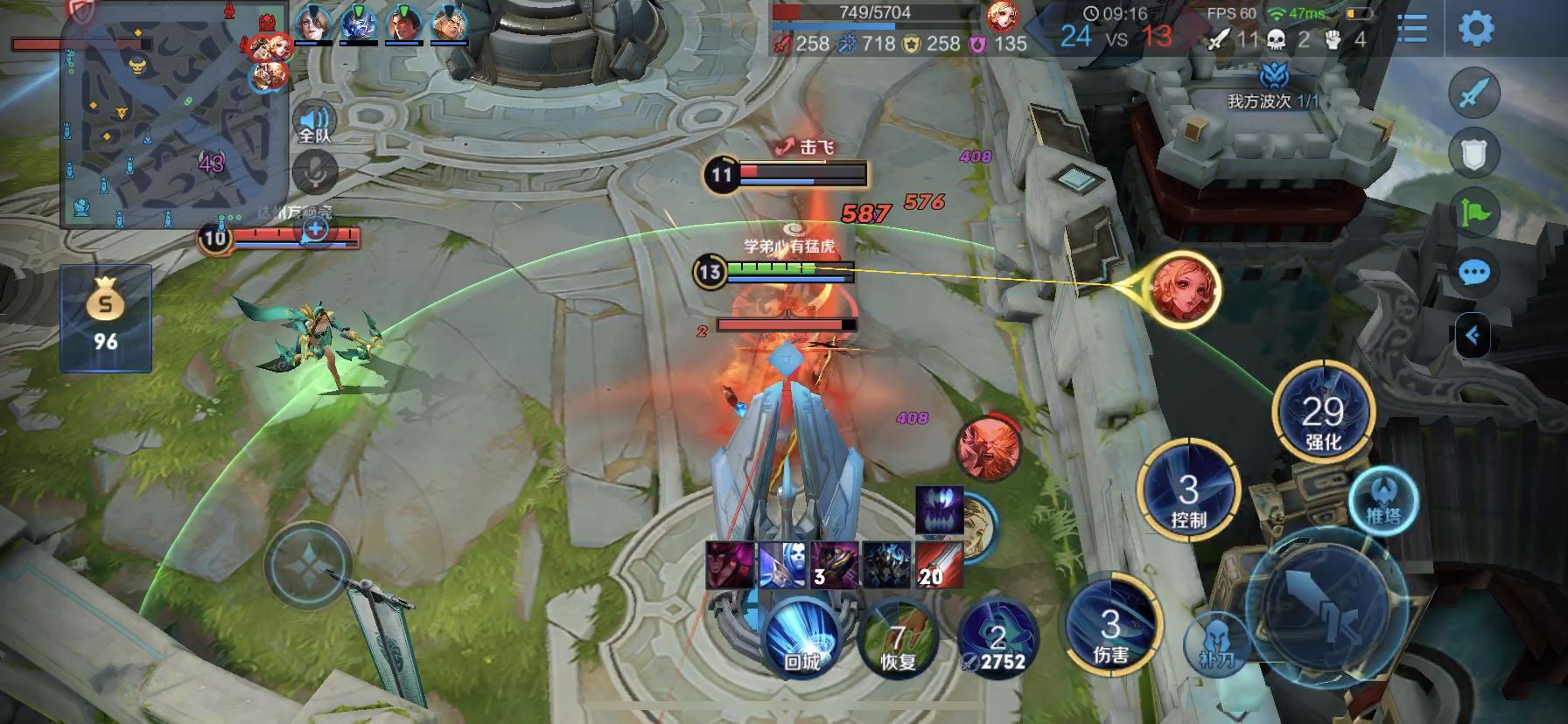Image resolution: width=1568 pixels, height=724 pixels.
Task: Send the attack sword signal
Action: (x=1474, y=93)
